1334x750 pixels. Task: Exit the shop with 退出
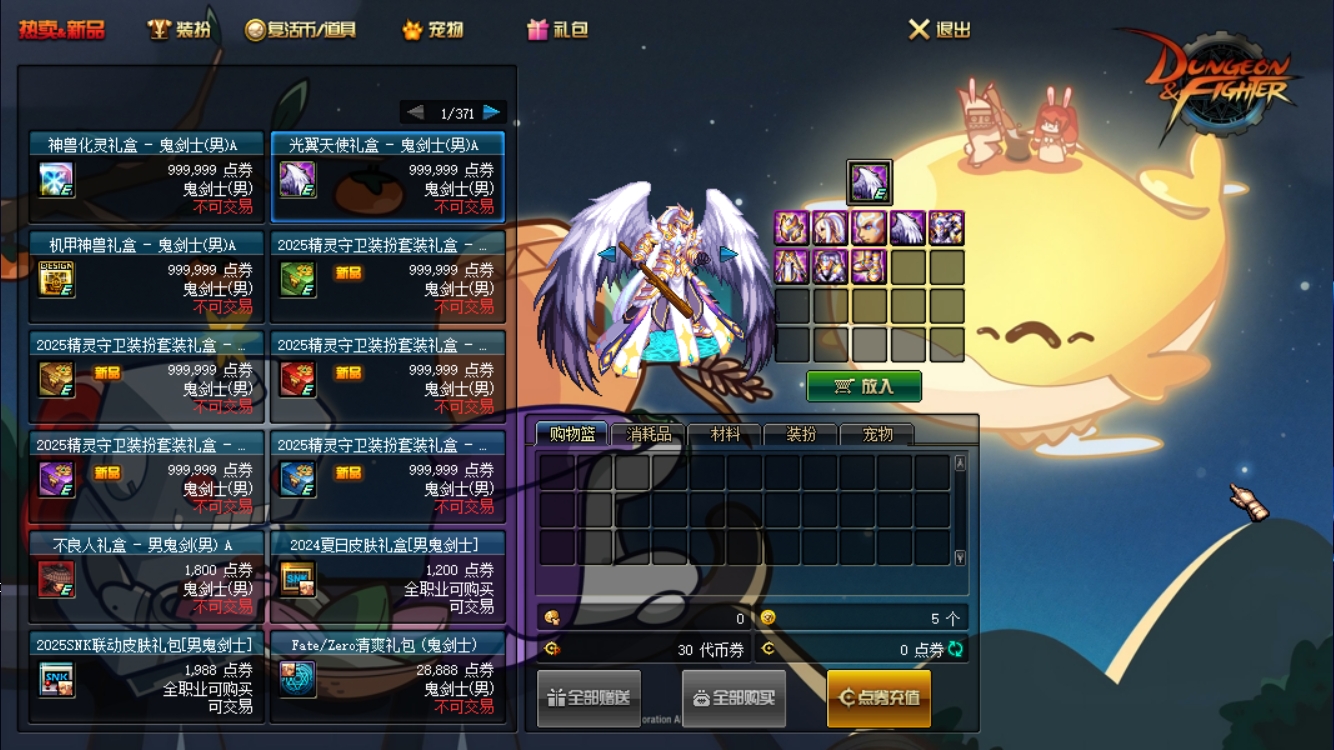[940, 30]
